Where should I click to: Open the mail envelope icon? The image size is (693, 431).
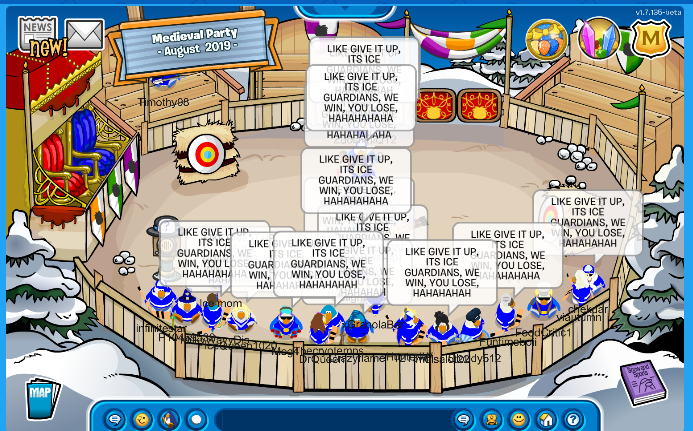pyautogui.click(x=85, y=35)
